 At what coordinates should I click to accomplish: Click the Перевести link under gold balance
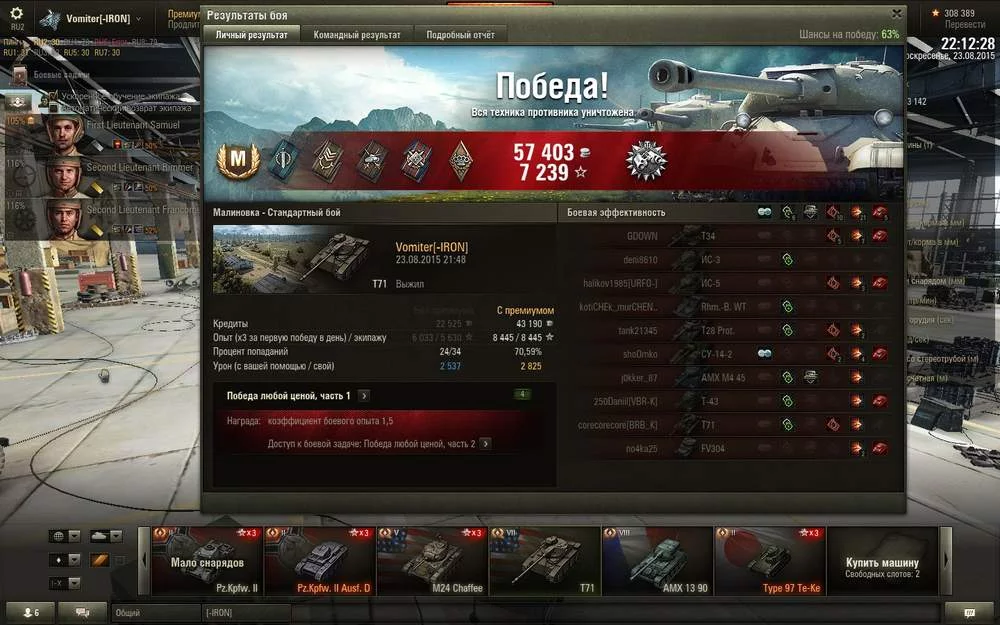(958, 25)
